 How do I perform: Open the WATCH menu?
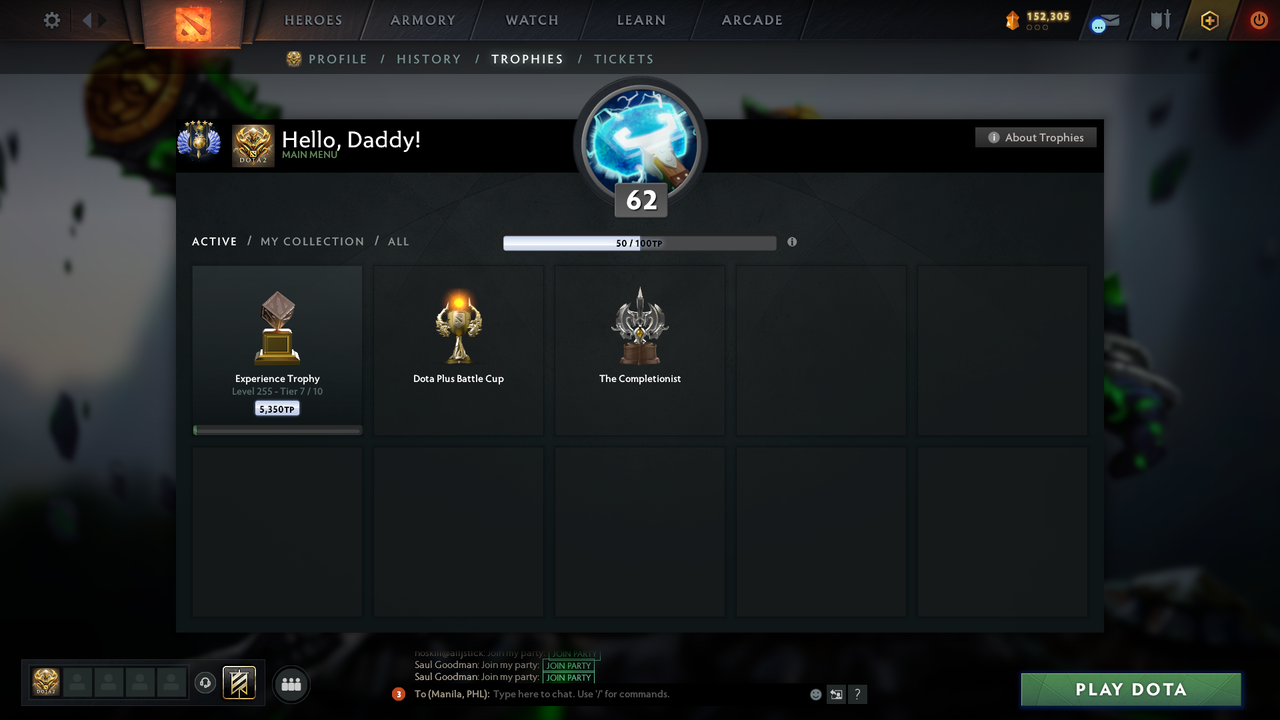531,20
